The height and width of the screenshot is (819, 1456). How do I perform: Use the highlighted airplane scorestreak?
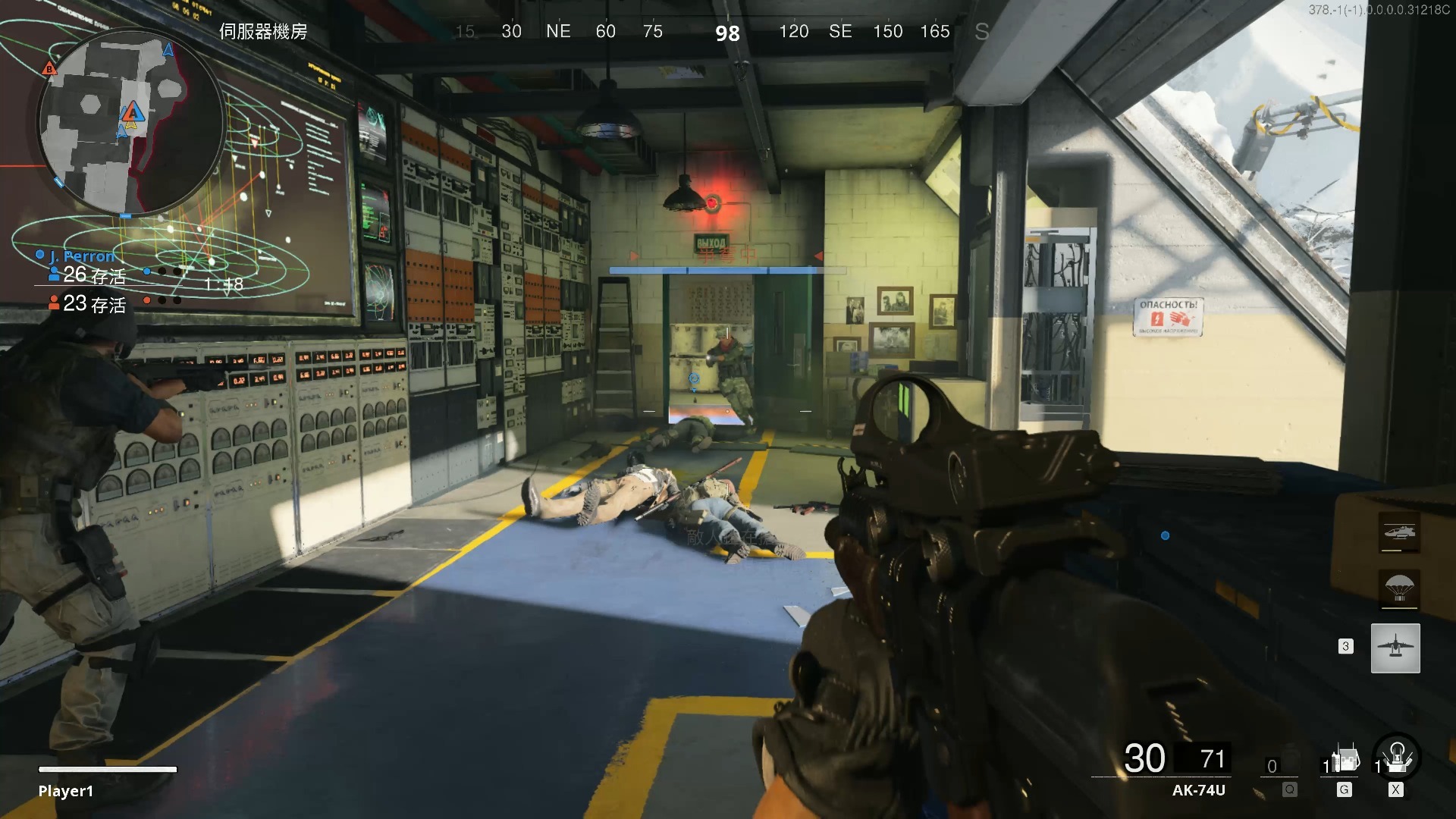click(x=1395, y=648)
